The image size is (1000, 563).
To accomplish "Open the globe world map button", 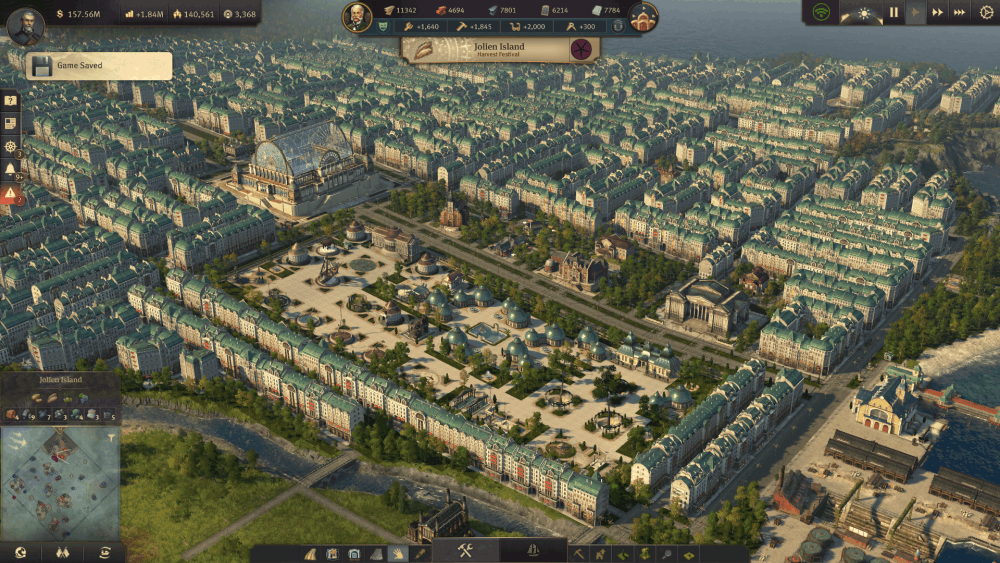I will point(20,552).
